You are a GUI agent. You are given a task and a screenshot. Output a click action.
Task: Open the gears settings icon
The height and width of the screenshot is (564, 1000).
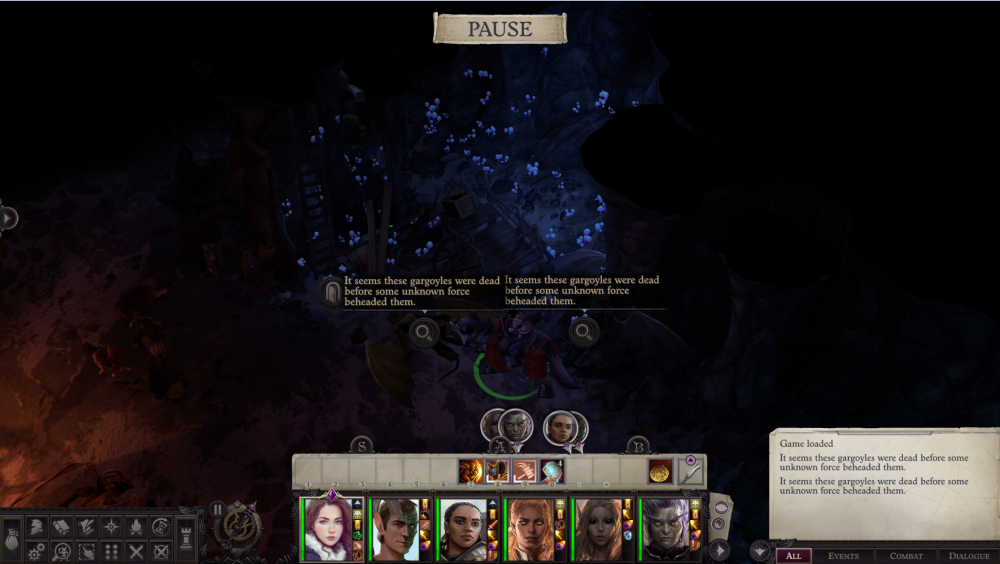(x=35, y=551)
